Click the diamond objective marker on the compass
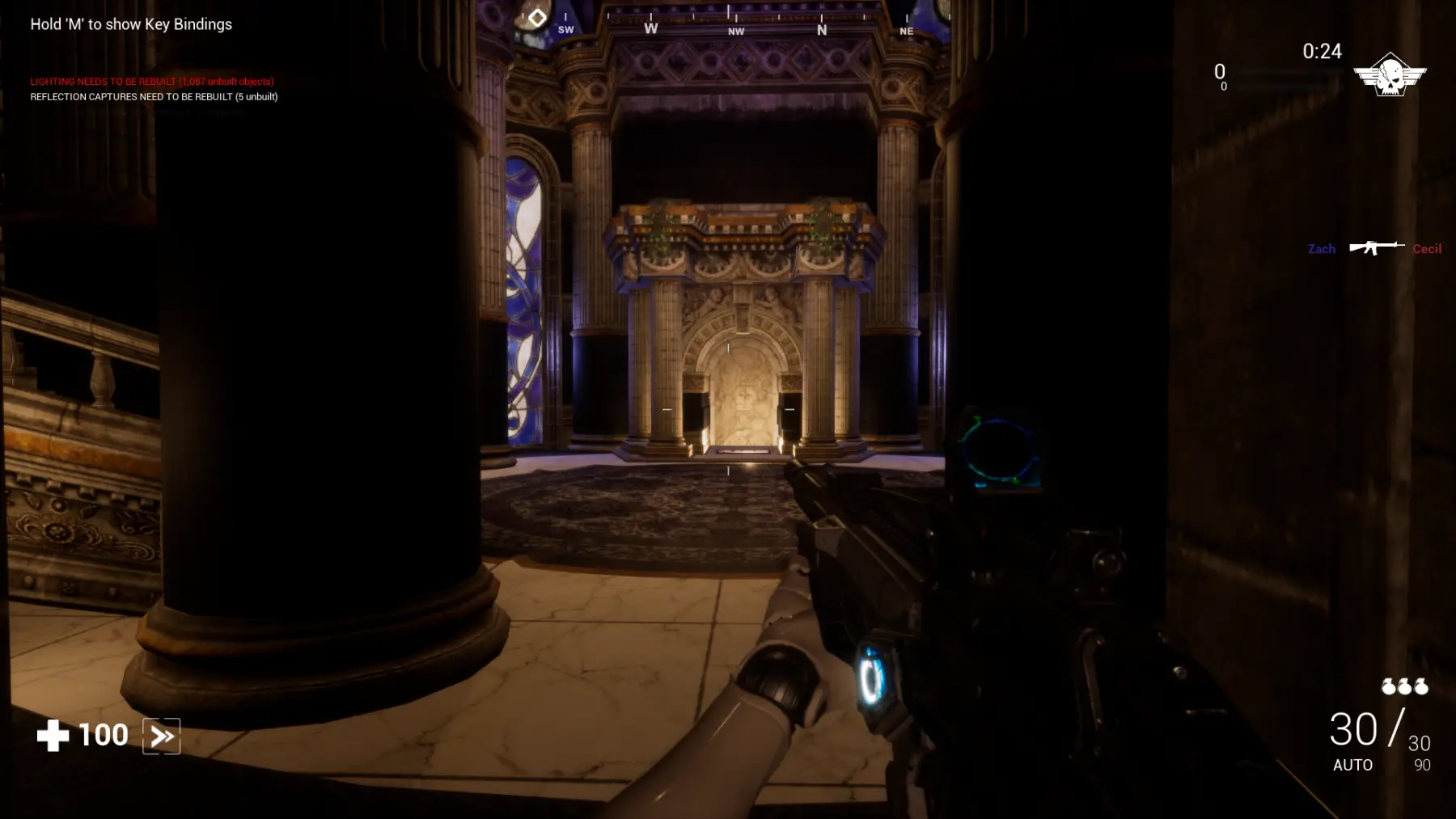This screenshot has height=819, width=1456. click(537, 17)
